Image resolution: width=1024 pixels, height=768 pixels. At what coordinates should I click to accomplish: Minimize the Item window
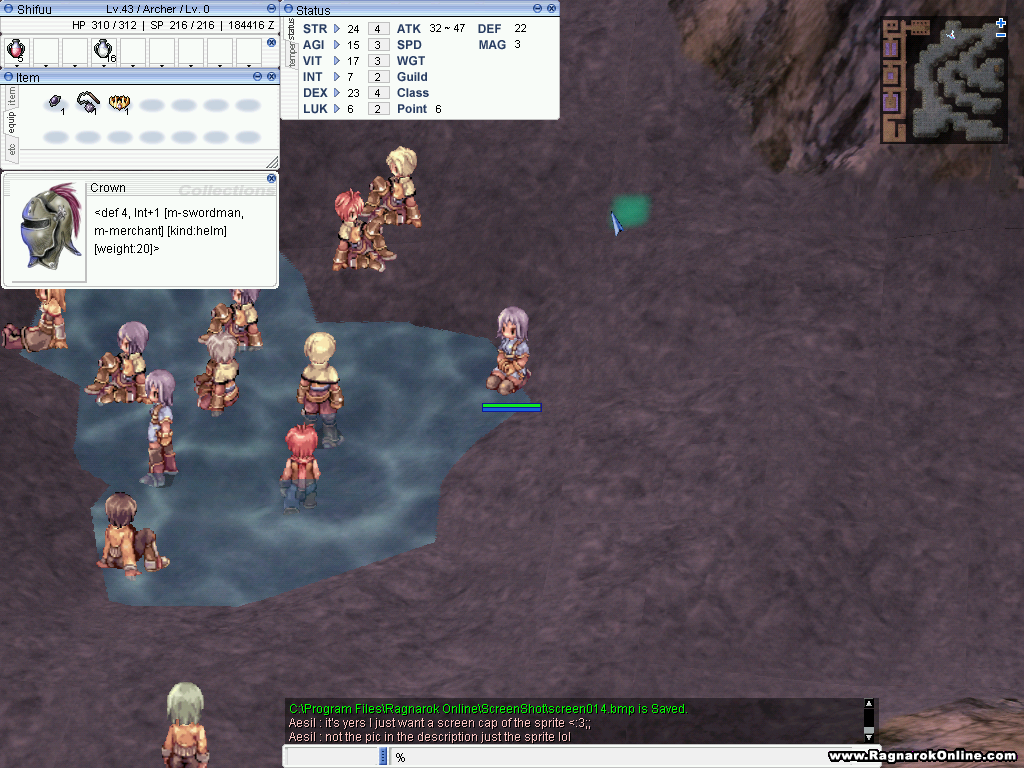[258, 76]
